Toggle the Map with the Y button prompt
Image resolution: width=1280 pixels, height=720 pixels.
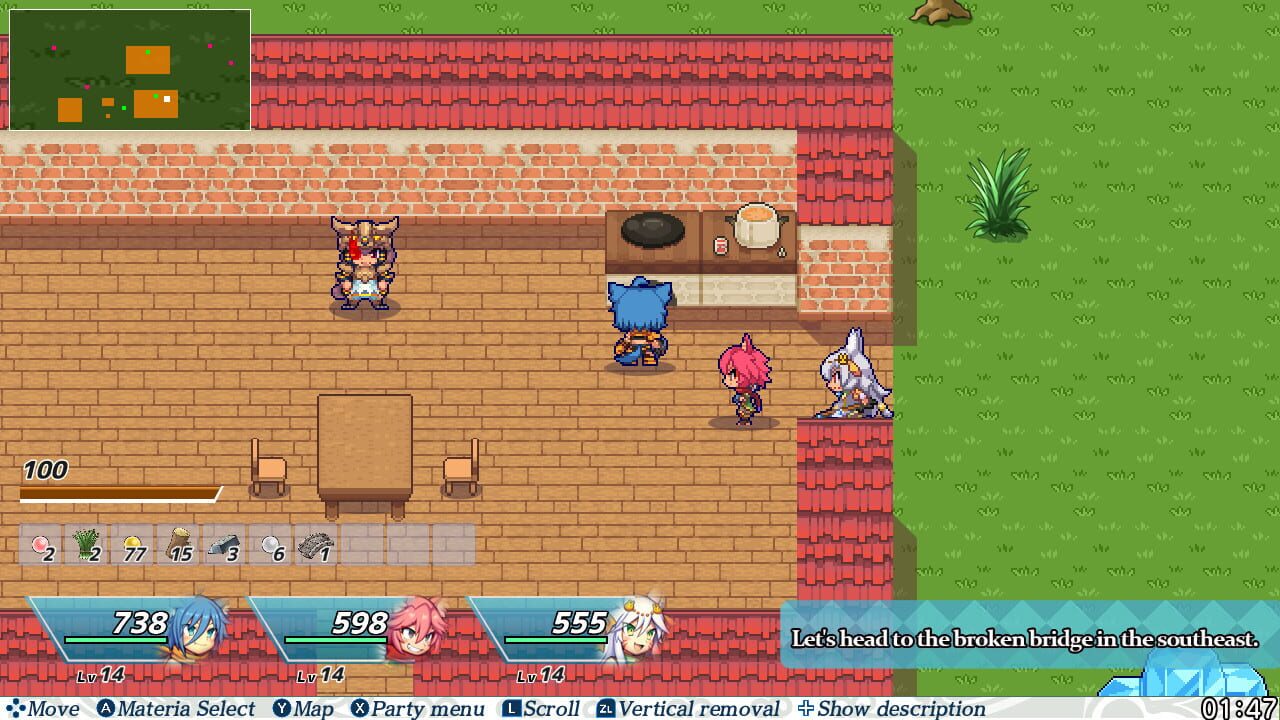[x=306, y=709]
